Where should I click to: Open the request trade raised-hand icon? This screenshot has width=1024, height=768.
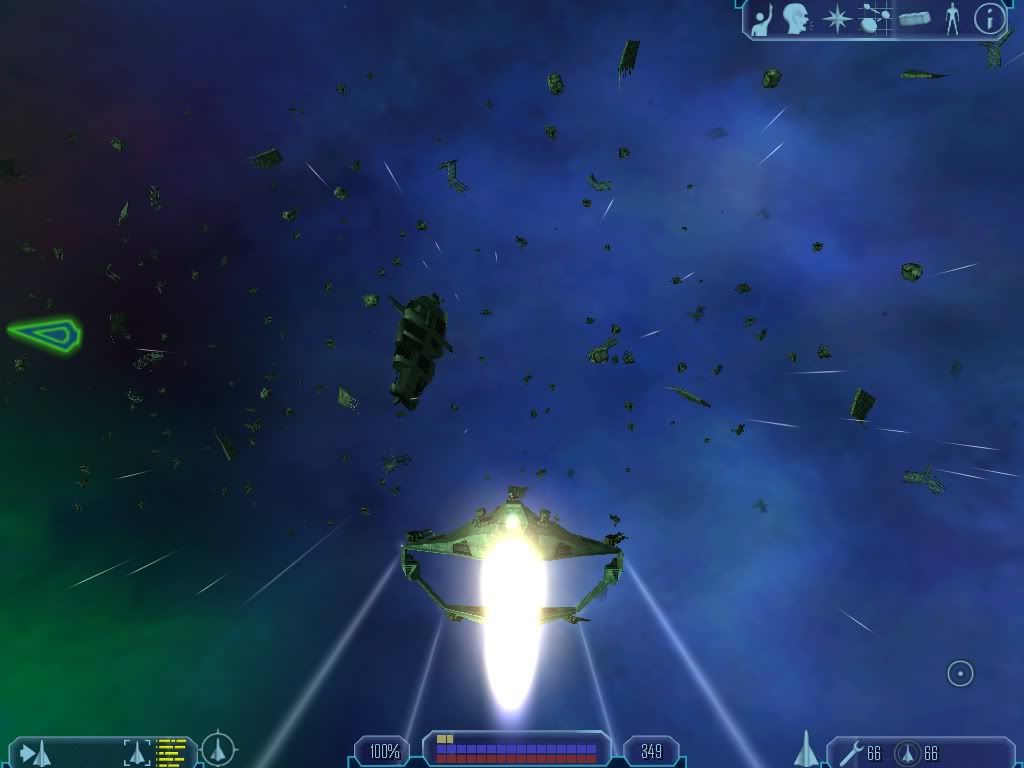(763, 20)
